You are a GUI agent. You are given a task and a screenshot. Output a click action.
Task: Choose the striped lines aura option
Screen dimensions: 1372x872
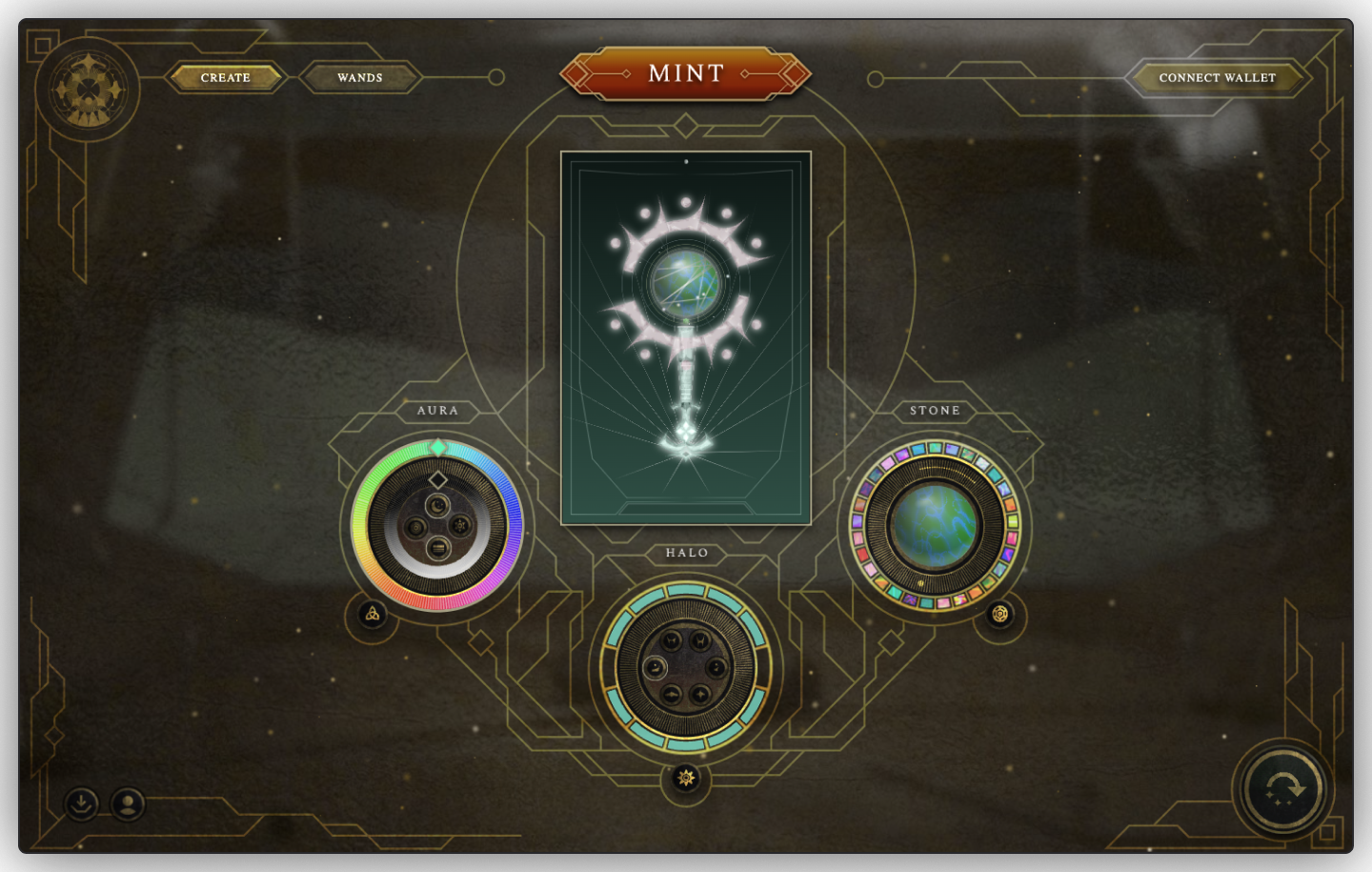coord(437,547)
